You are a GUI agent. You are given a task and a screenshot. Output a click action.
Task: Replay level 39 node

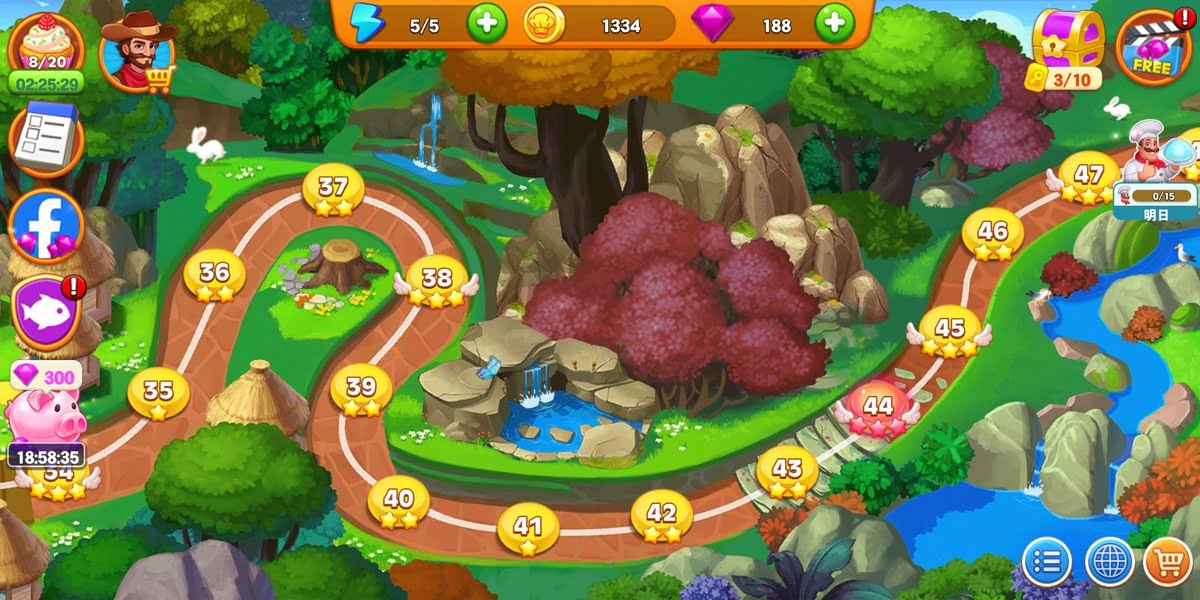click(361, 389)
